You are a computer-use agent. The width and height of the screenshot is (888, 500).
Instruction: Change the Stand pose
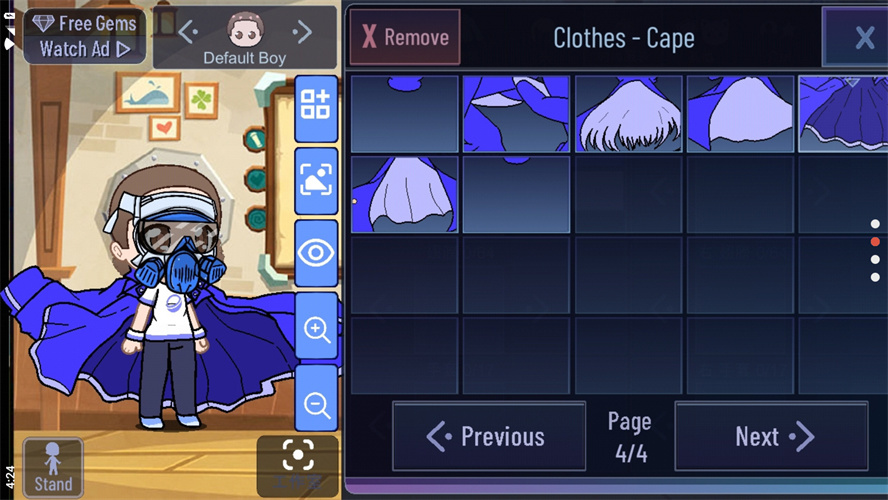click(x=53, y=467)
